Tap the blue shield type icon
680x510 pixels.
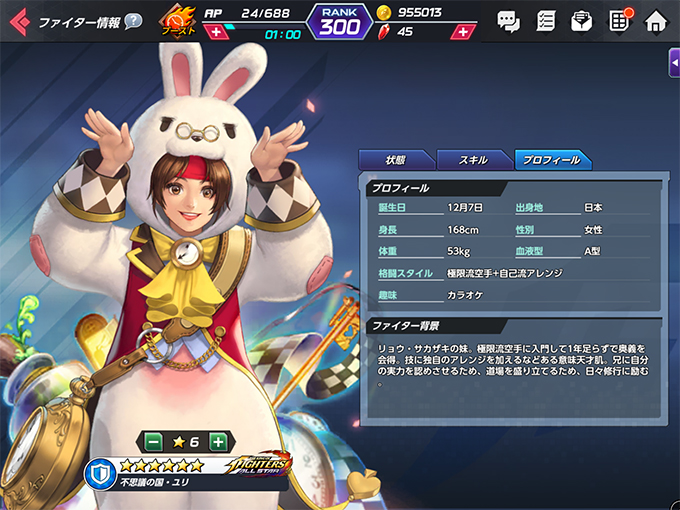(x=99, y=473)
